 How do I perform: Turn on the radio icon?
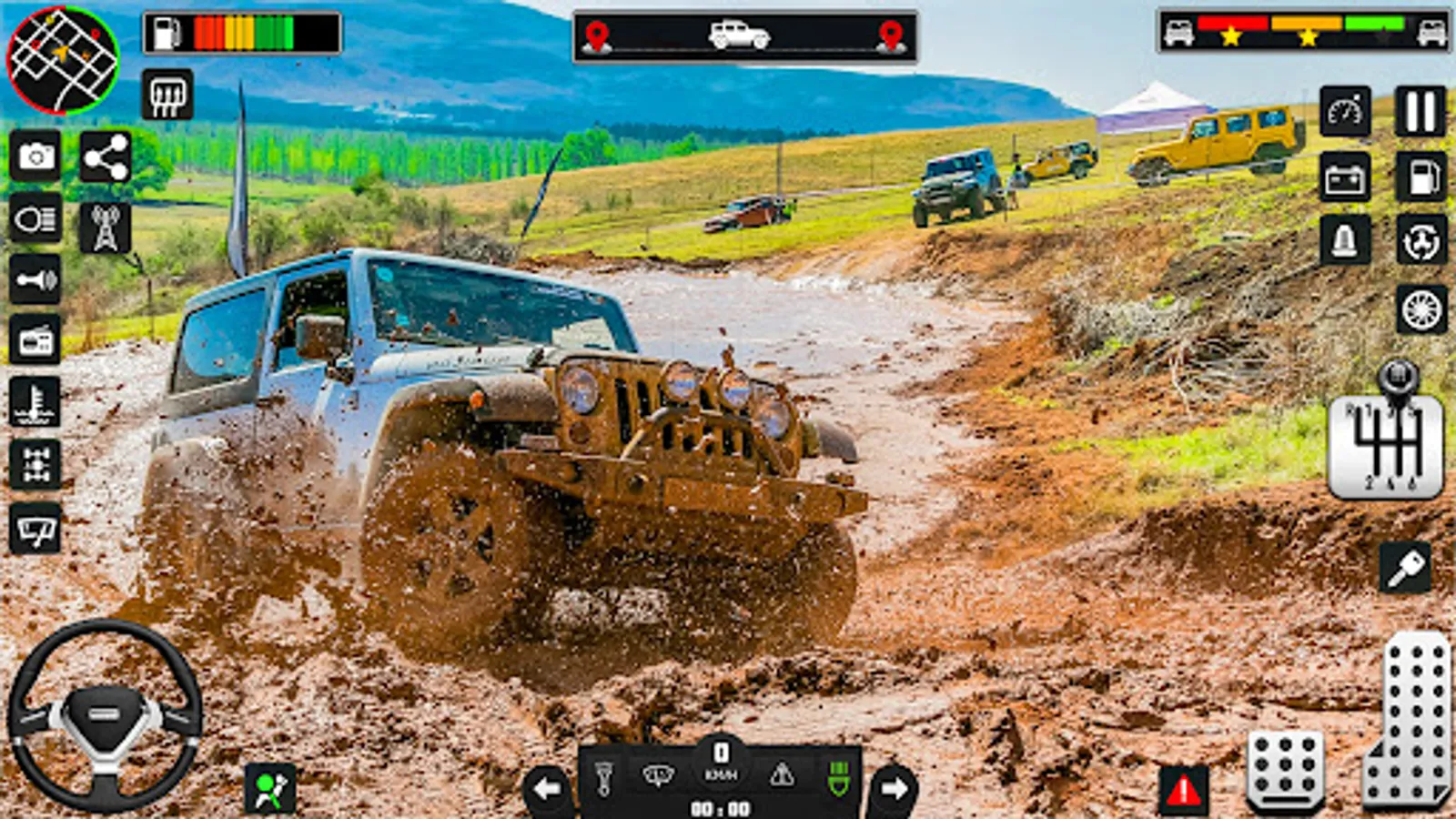pyautogui.click(x=36, y=340)
